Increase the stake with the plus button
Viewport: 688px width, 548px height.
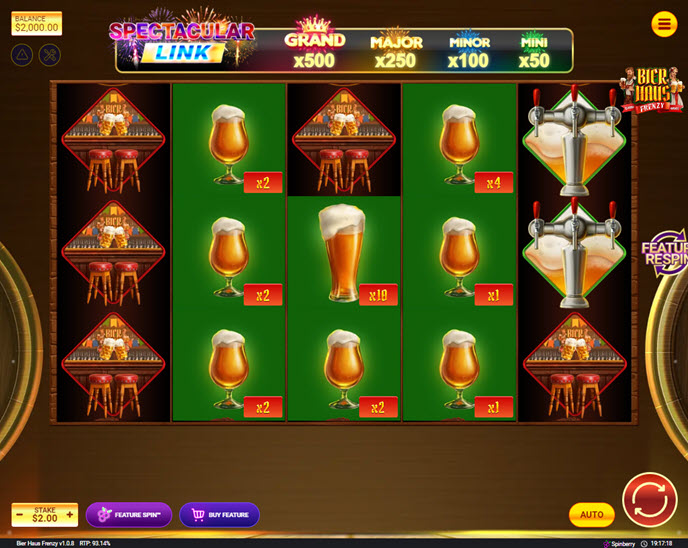pyautogui.click(x=70, y=515)
